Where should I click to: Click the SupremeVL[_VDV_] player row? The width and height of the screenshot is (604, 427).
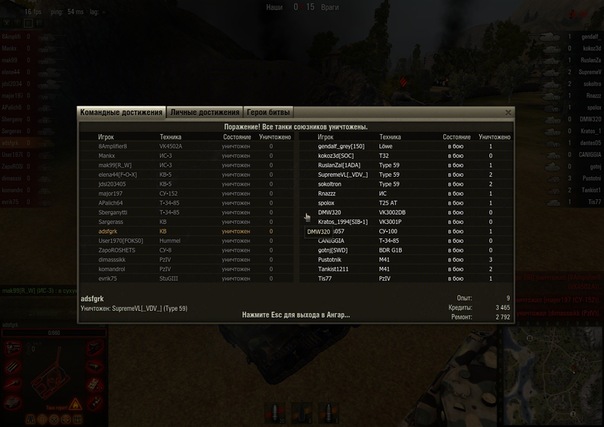pos(342,174)
